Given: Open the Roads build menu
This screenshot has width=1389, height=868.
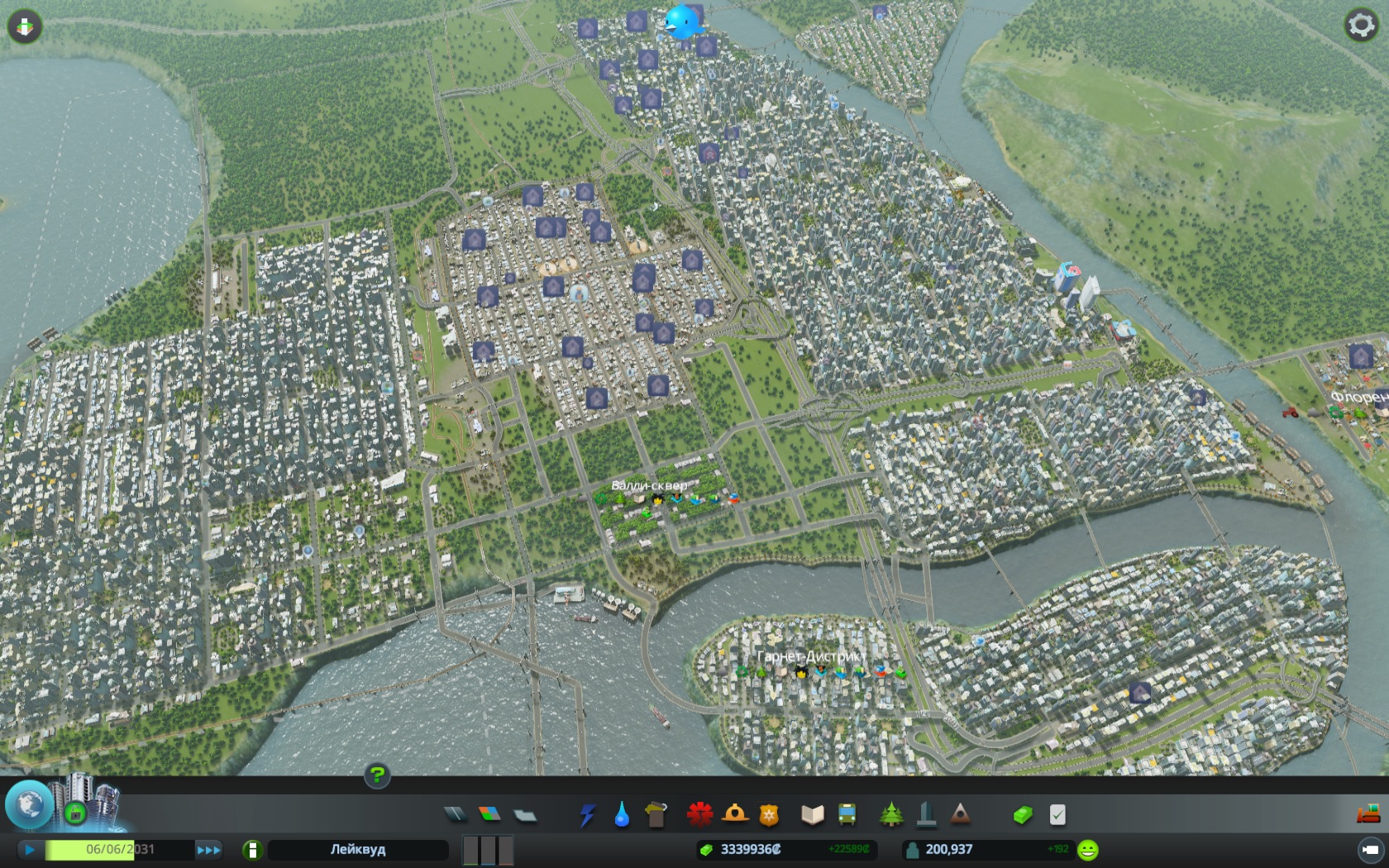Looking at the screenshot, I should click(x=456, y=815).
